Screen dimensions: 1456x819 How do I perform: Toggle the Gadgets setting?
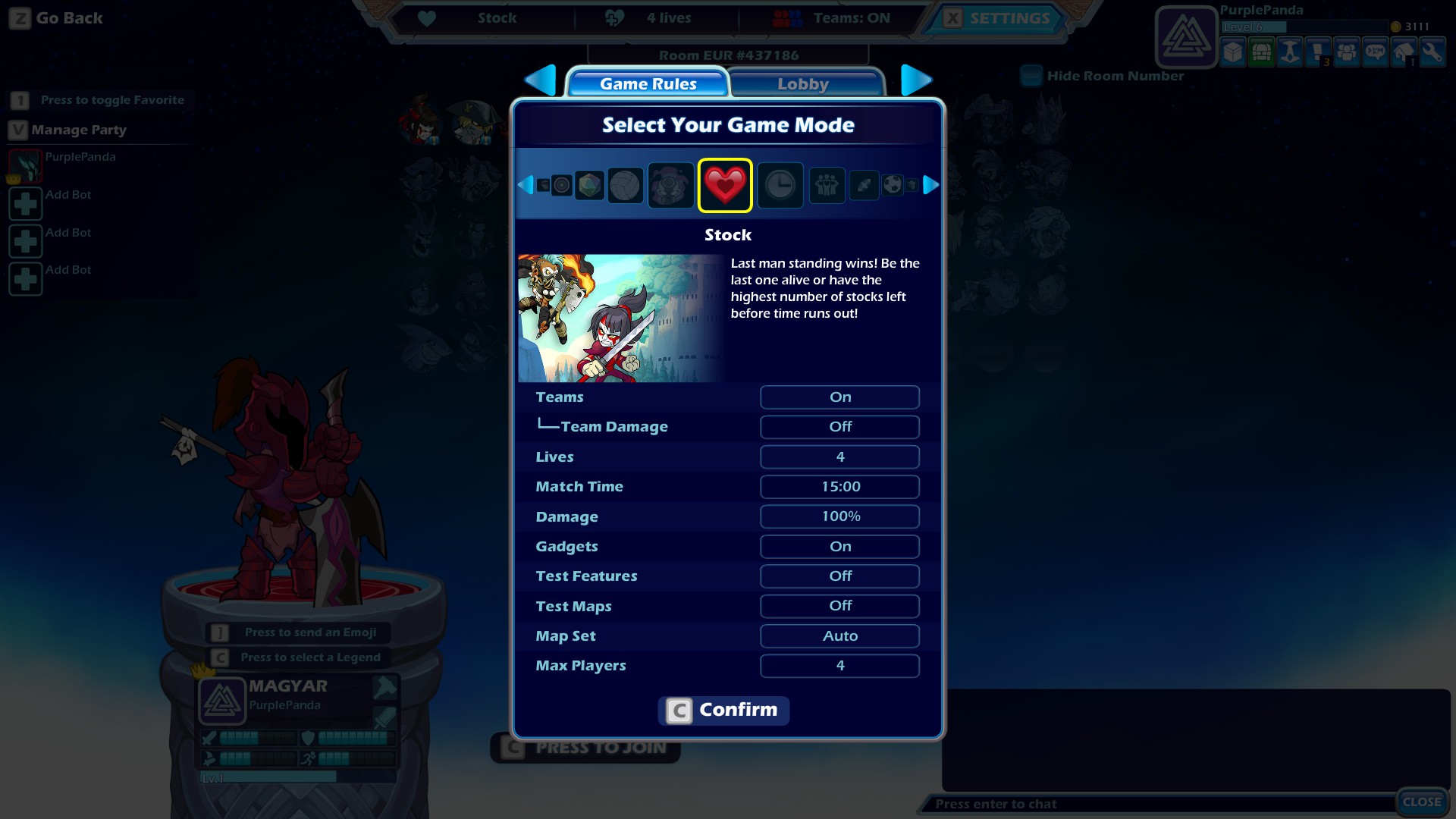click(x=839, y=547)
